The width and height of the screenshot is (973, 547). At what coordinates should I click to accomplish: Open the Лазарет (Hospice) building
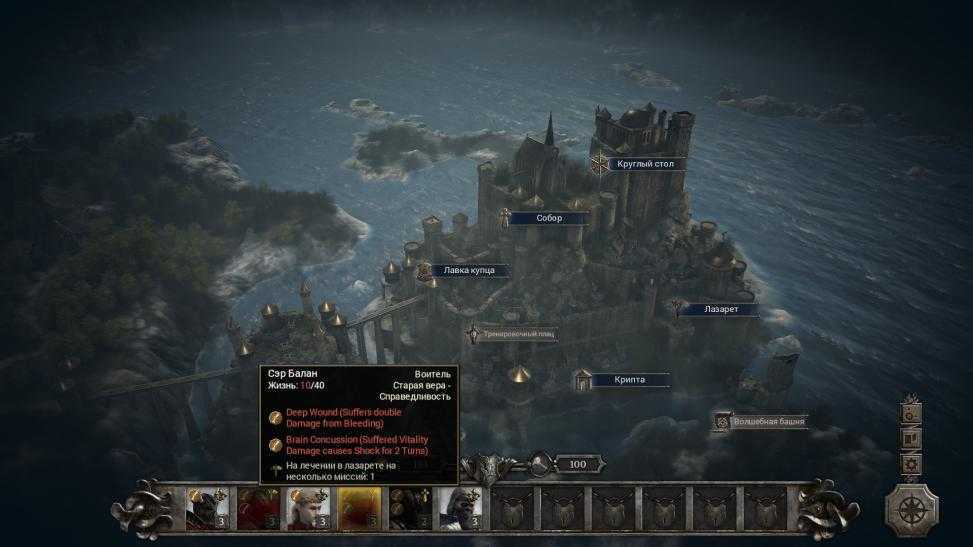[x=719, y=310]
